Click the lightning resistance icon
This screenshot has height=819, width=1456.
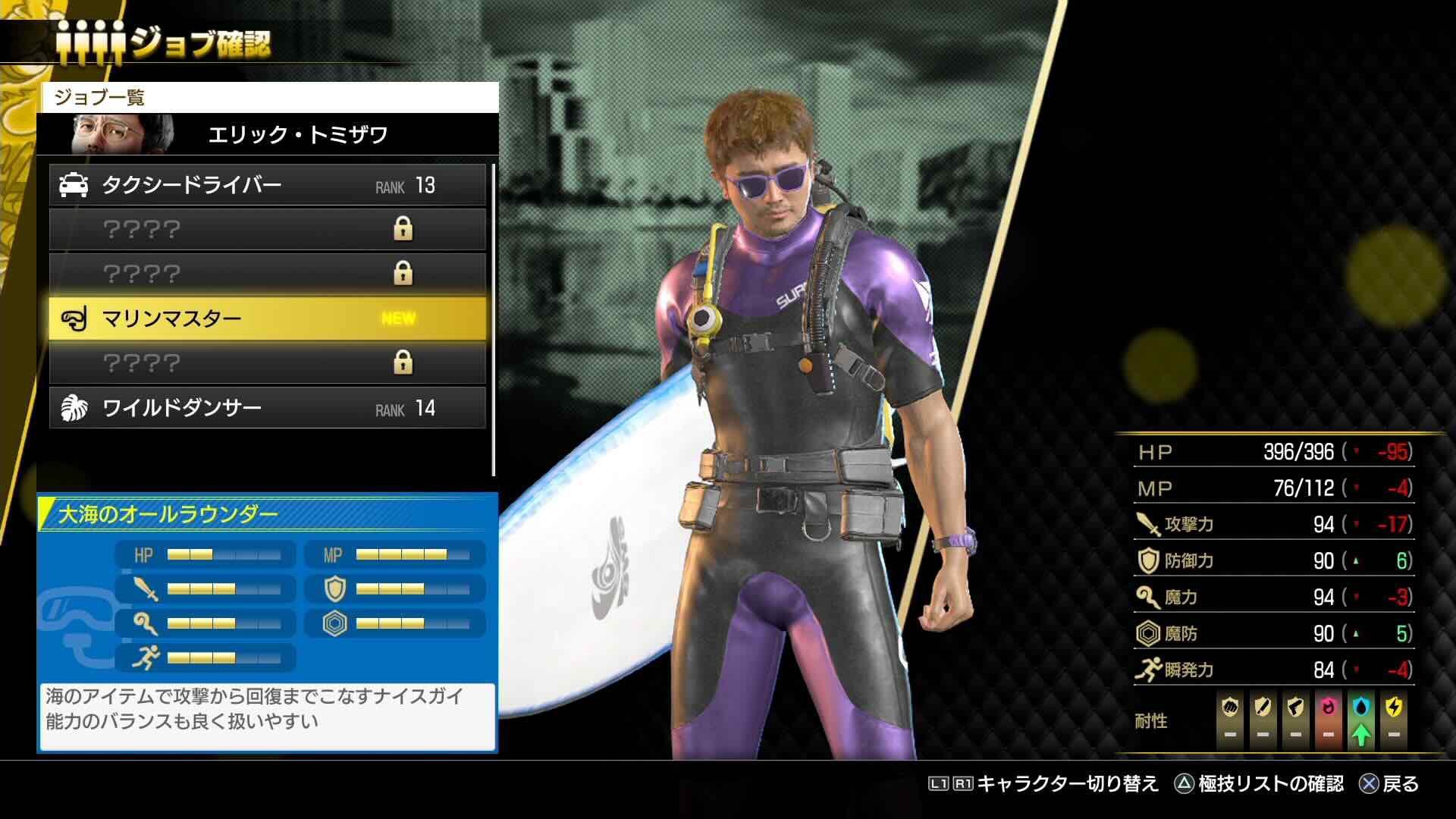click(1394, 708)
